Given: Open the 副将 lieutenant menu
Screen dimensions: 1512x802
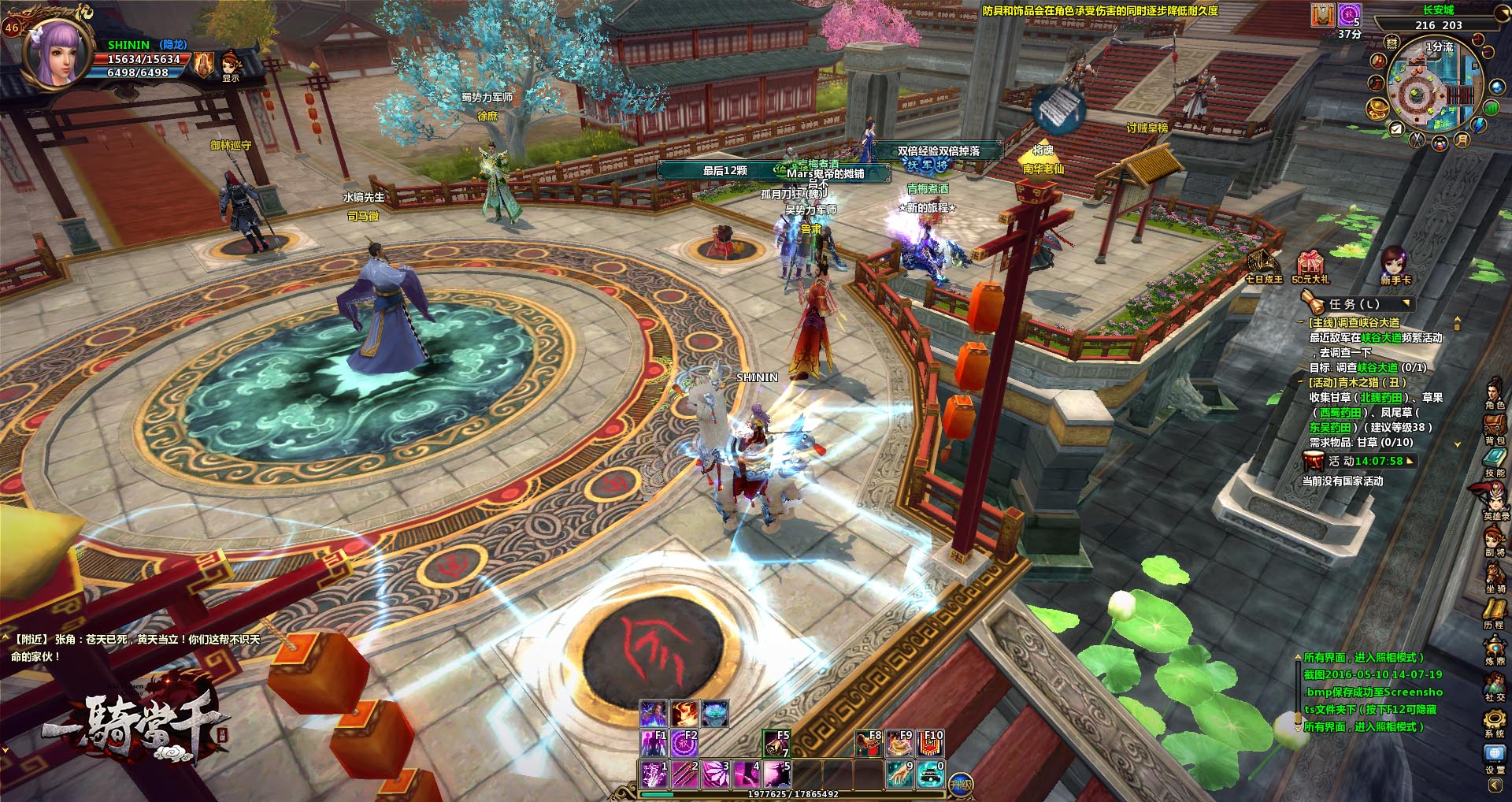Looking at the screenshot, I should 1494,538.
